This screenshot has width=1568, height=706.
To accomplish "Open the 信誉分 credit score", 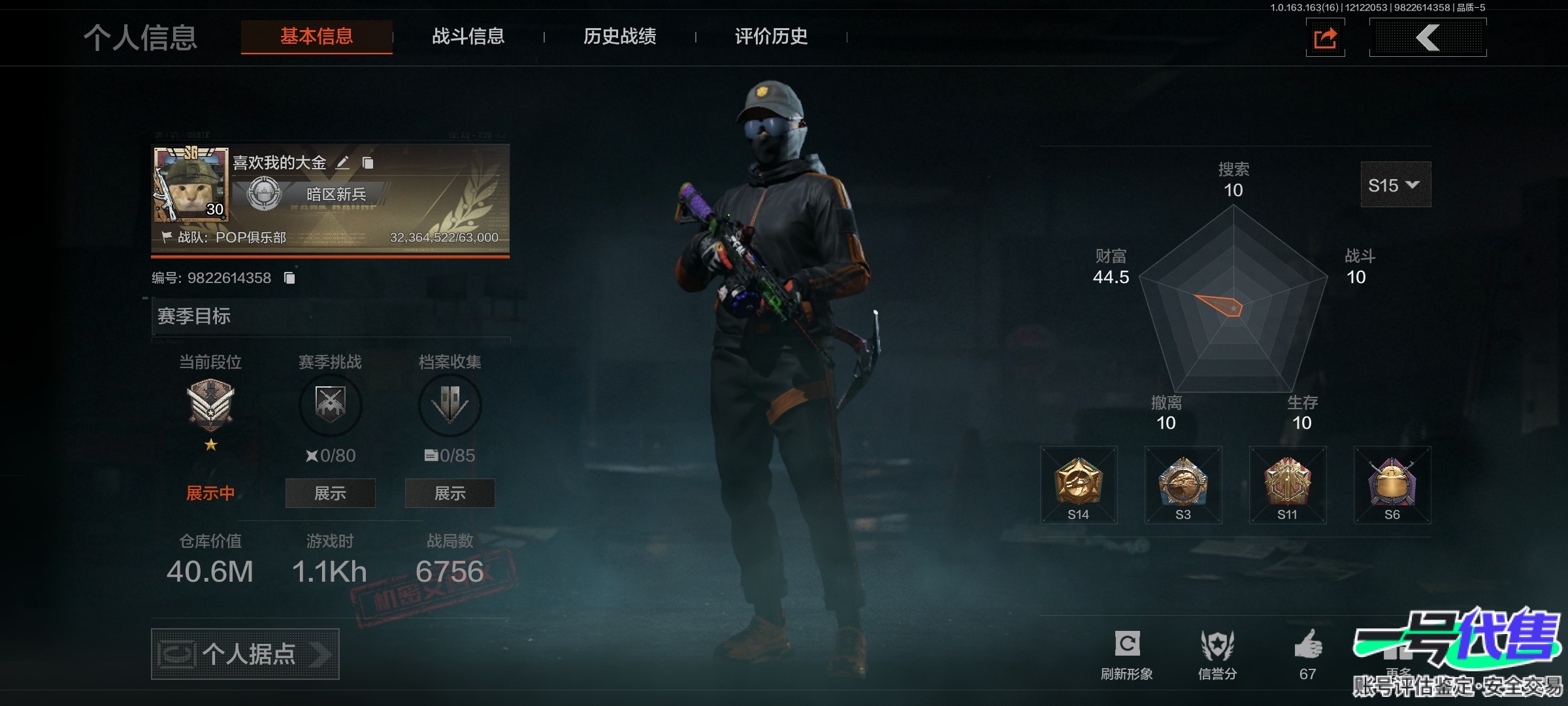I will coord(1217,654).
